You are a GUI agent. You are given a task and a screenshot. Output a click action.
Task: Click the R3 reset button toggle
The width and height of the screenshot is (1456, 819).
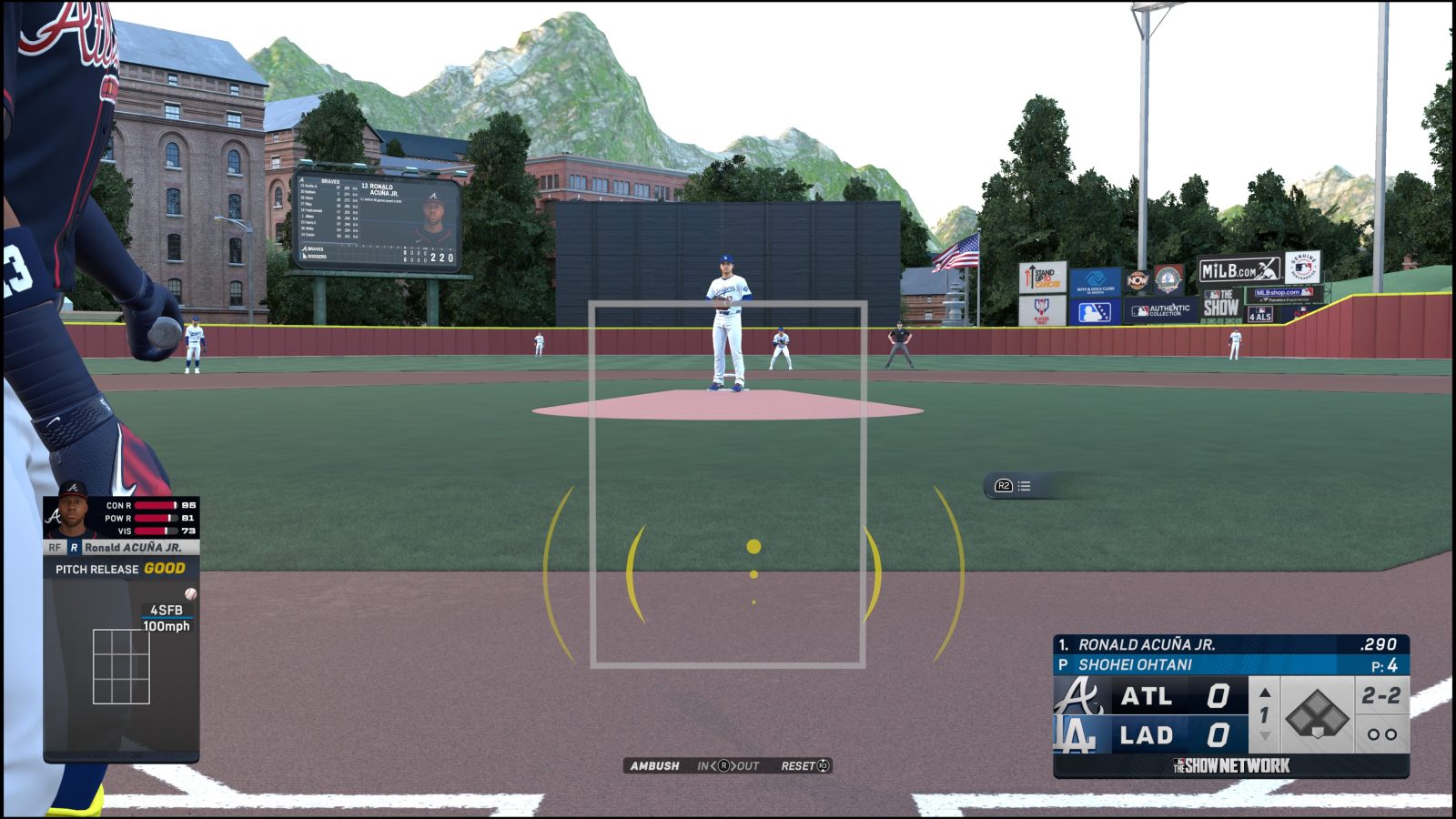824,765
